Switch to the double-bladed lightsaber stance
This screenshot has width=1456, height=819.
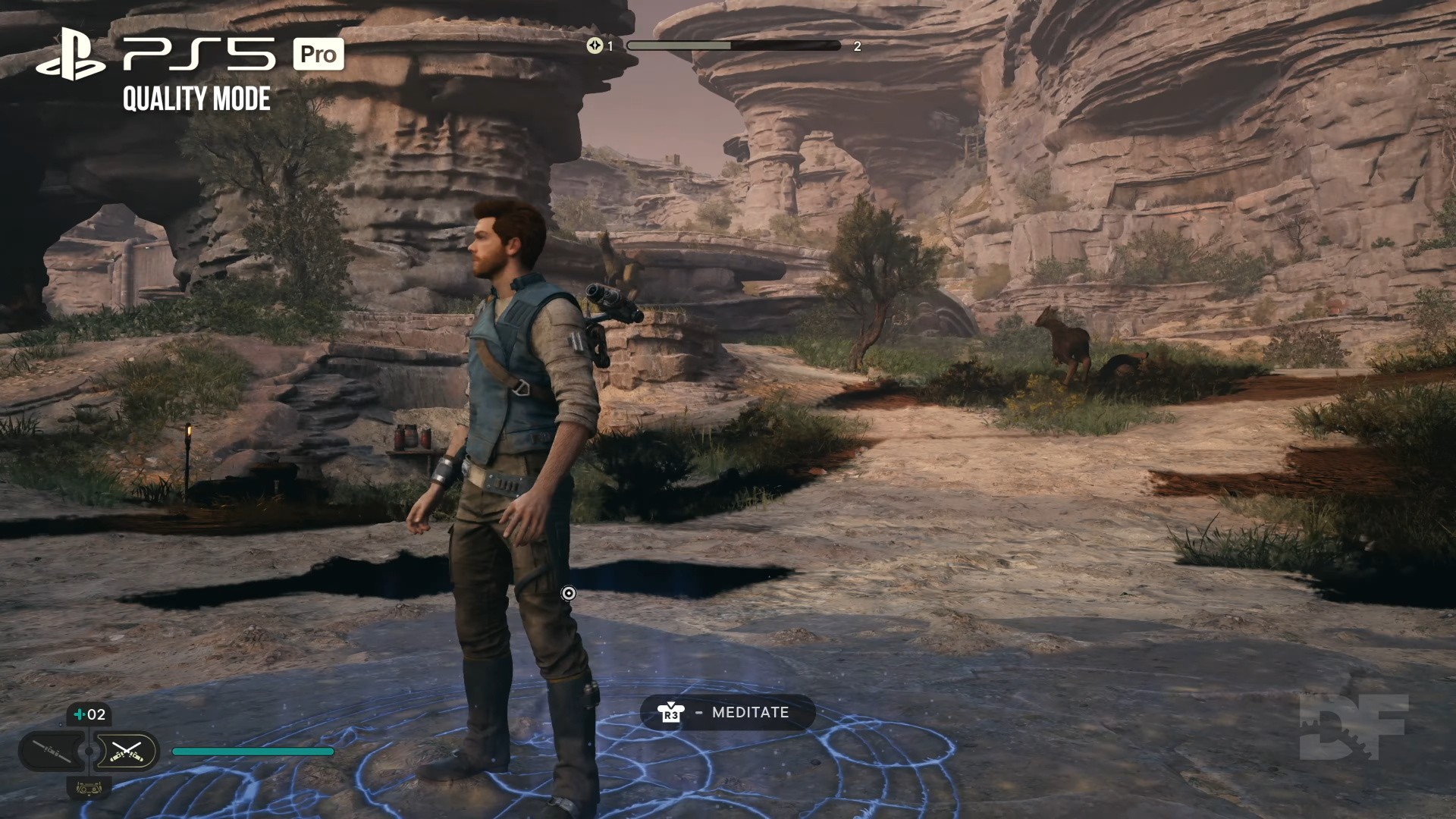pos(53,752)
